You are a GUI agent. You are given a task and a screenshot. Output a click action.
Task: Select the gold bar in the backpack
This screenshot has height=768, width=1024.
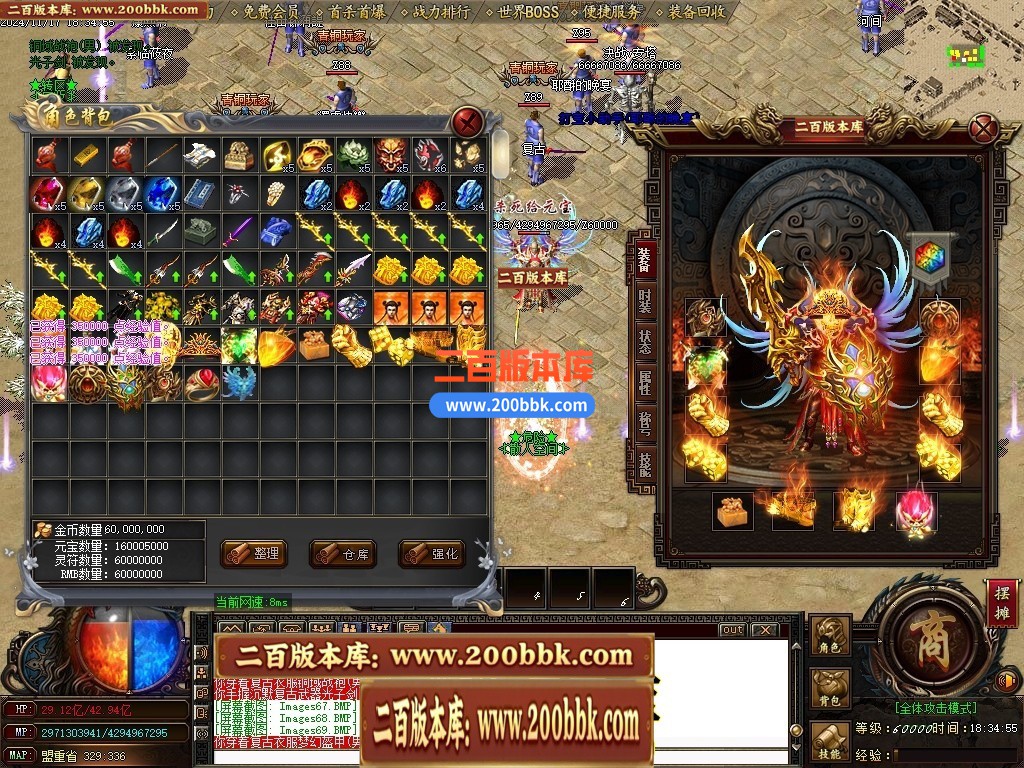click(x=87, y=153)
